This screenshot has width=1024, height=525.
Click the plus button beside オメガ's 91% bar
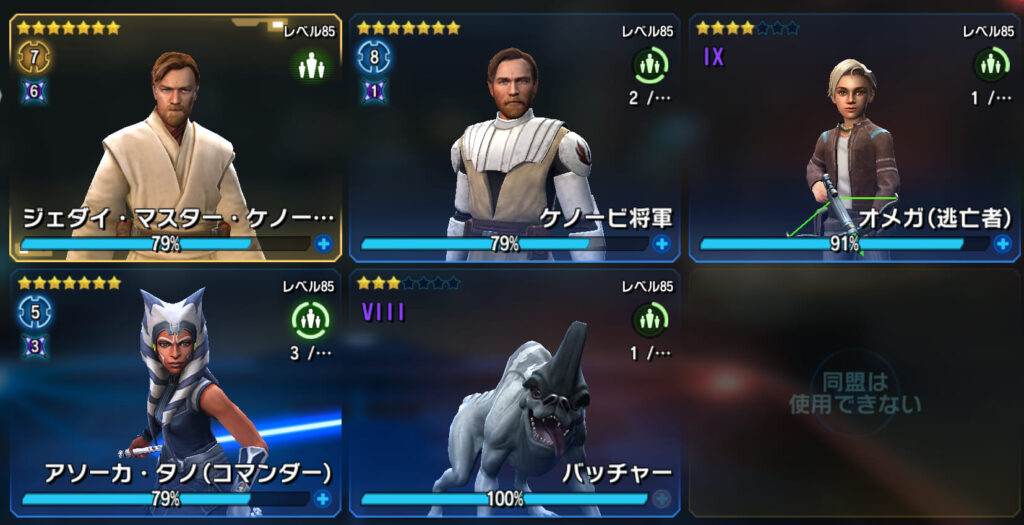(x=1001, y=243)
